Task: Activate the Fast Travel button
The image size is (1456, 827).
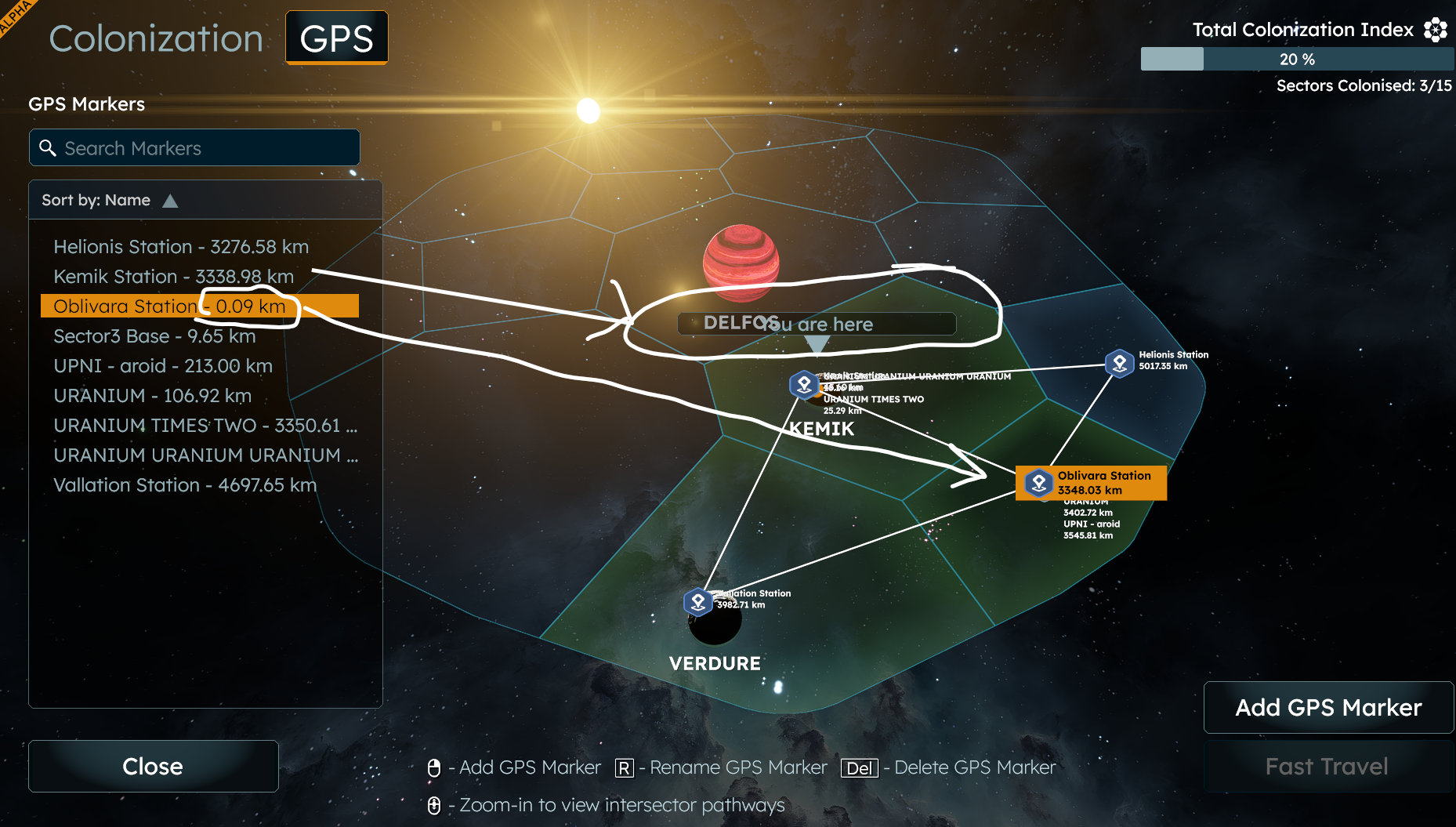Action: coord(1327,766)
